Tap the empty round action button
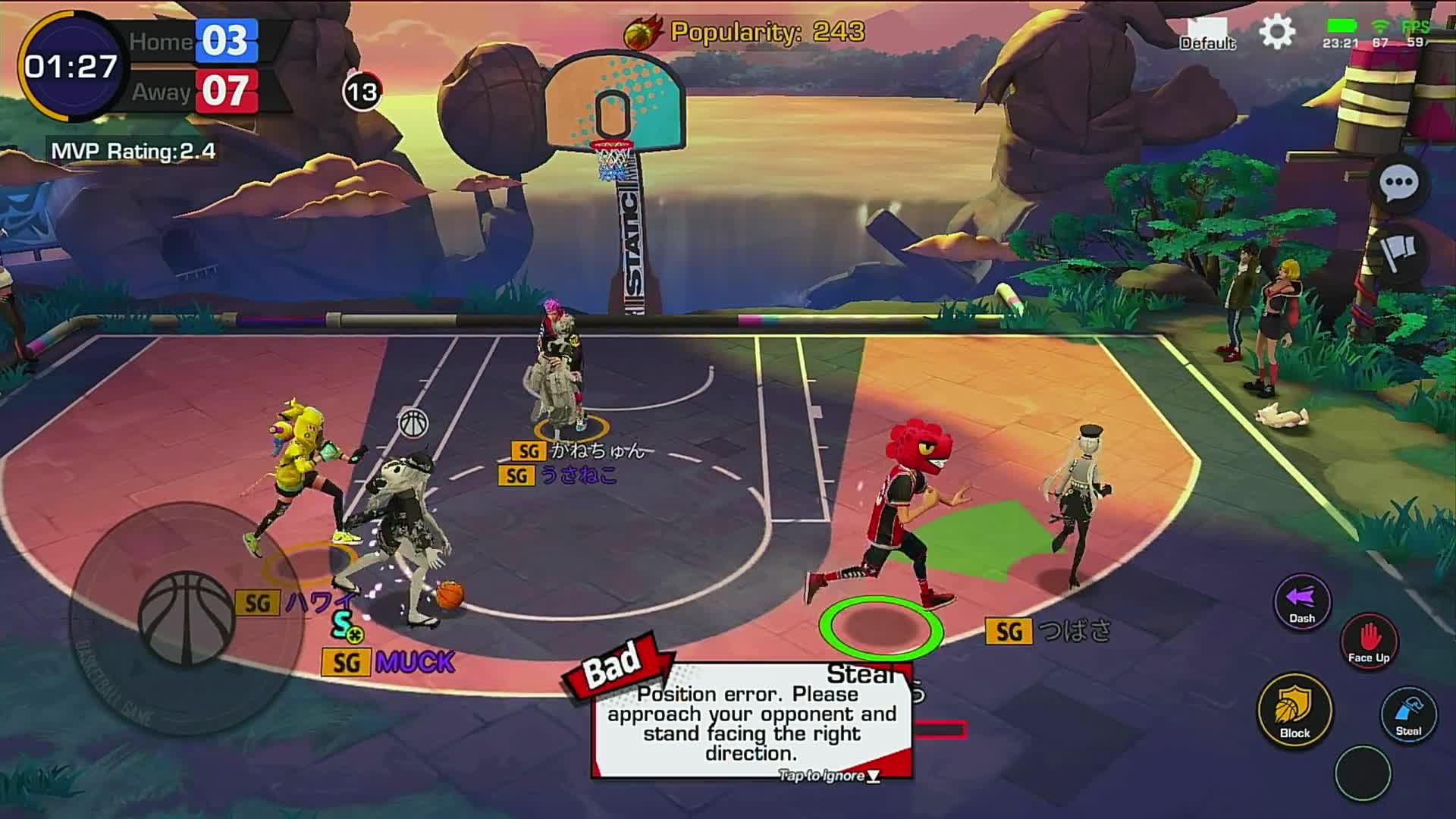1456x819 pixels. pyautogui.click(x=1363, y=773)
